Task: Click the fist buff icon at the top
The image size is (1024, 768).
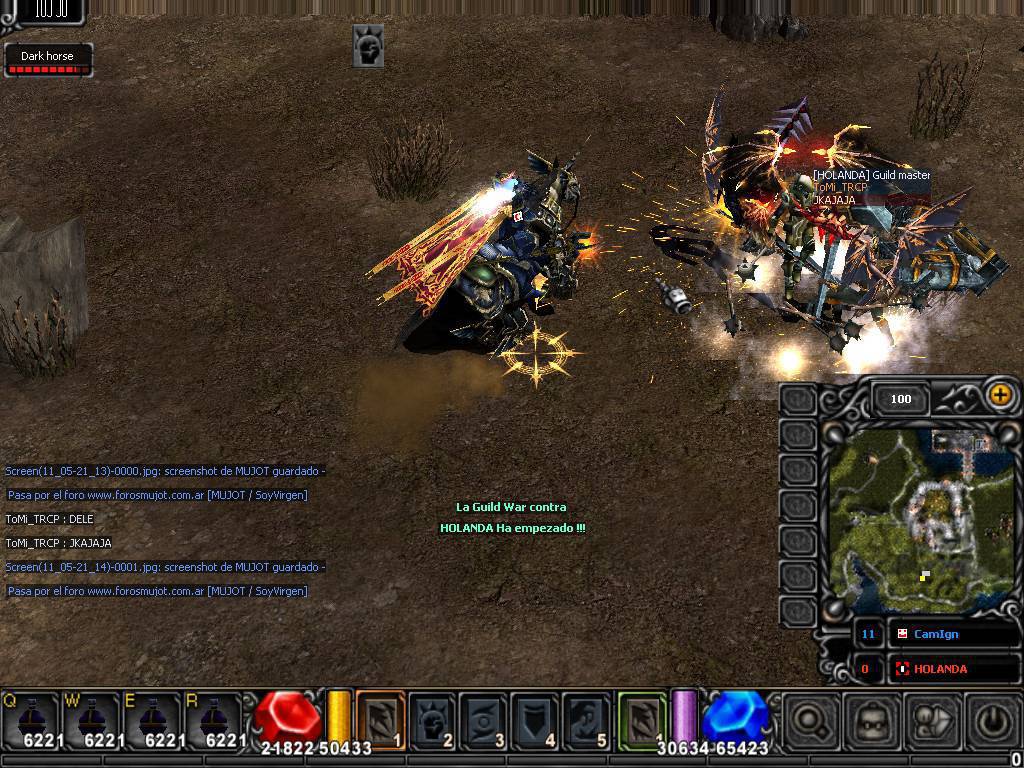Action: tap(368, 46)
